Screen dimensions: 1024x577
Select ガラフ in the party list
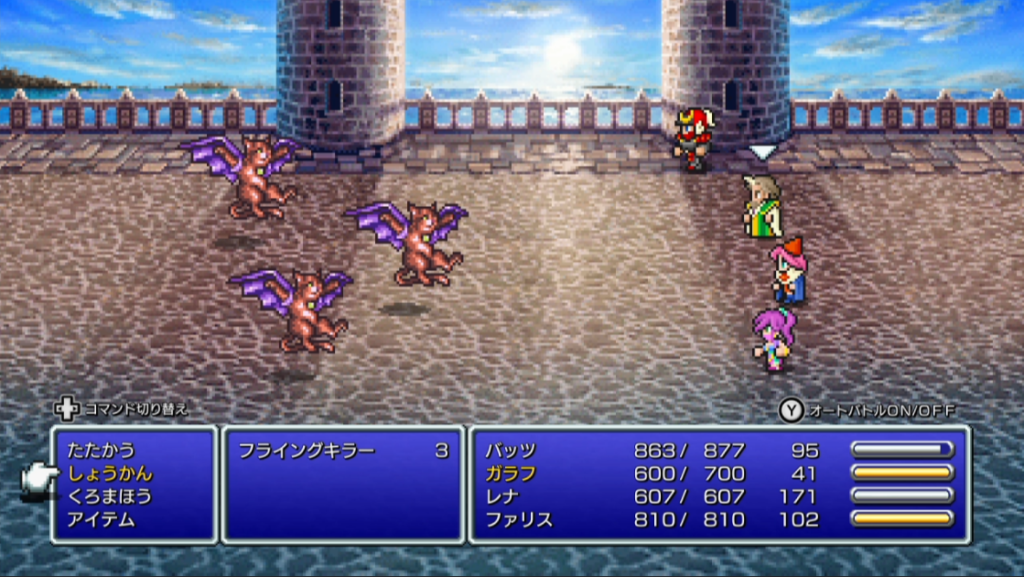[x=510, y=474]
